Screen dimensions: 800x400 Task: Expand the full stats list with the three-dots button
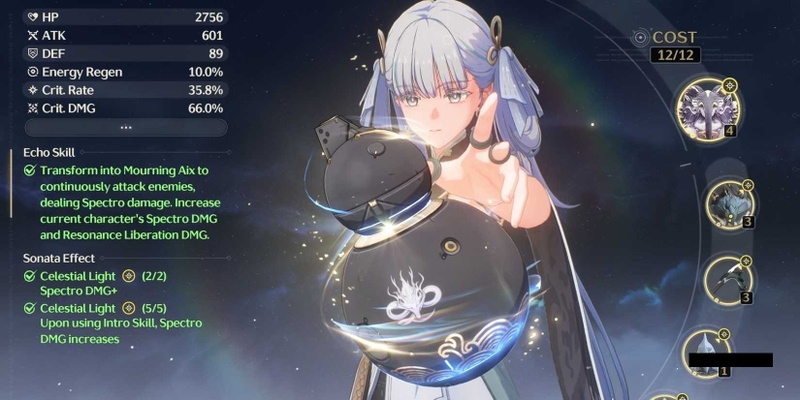(125, 128)
